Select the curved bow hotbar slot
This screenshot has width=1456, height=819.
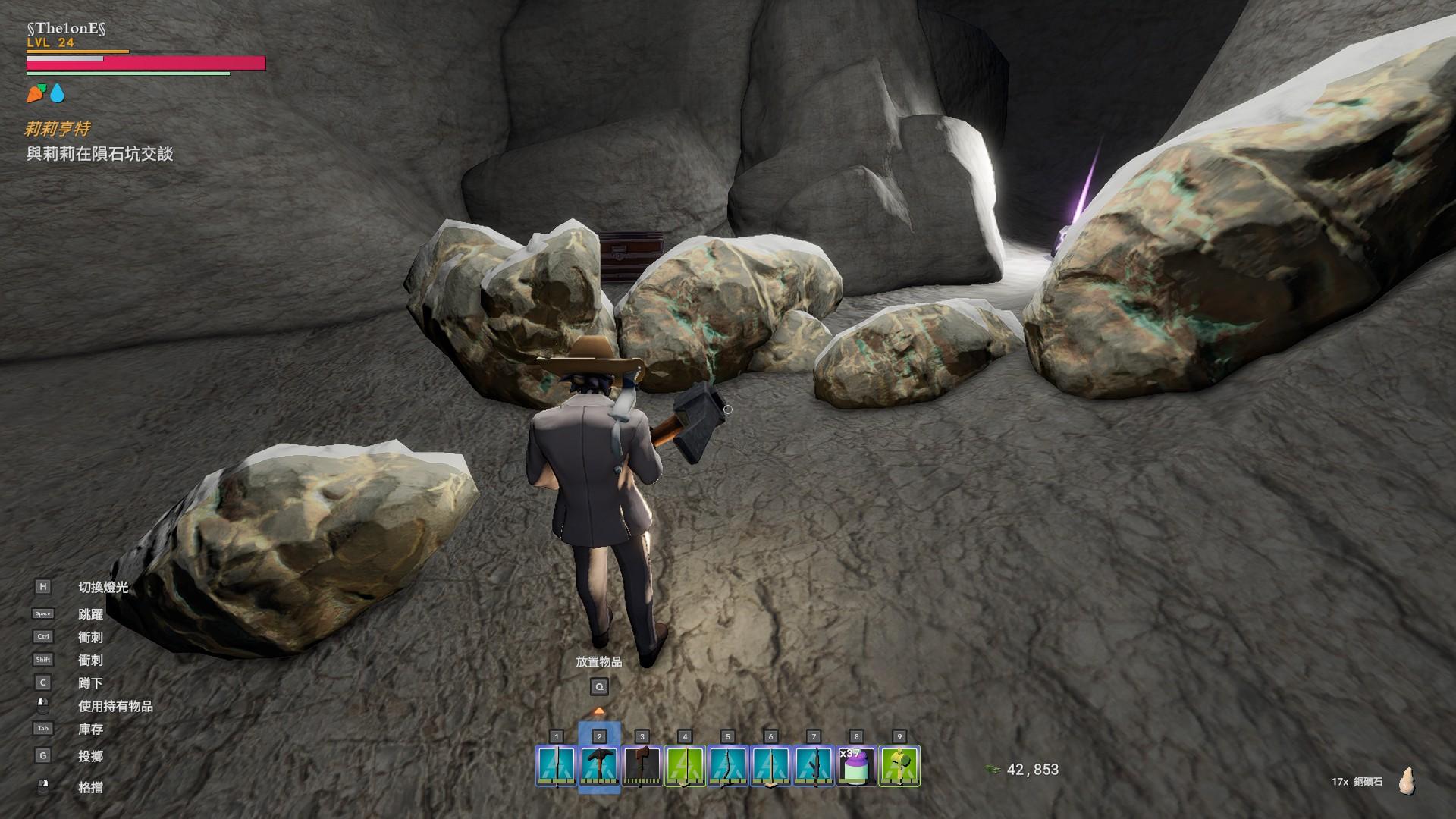(x=728, y=765)
